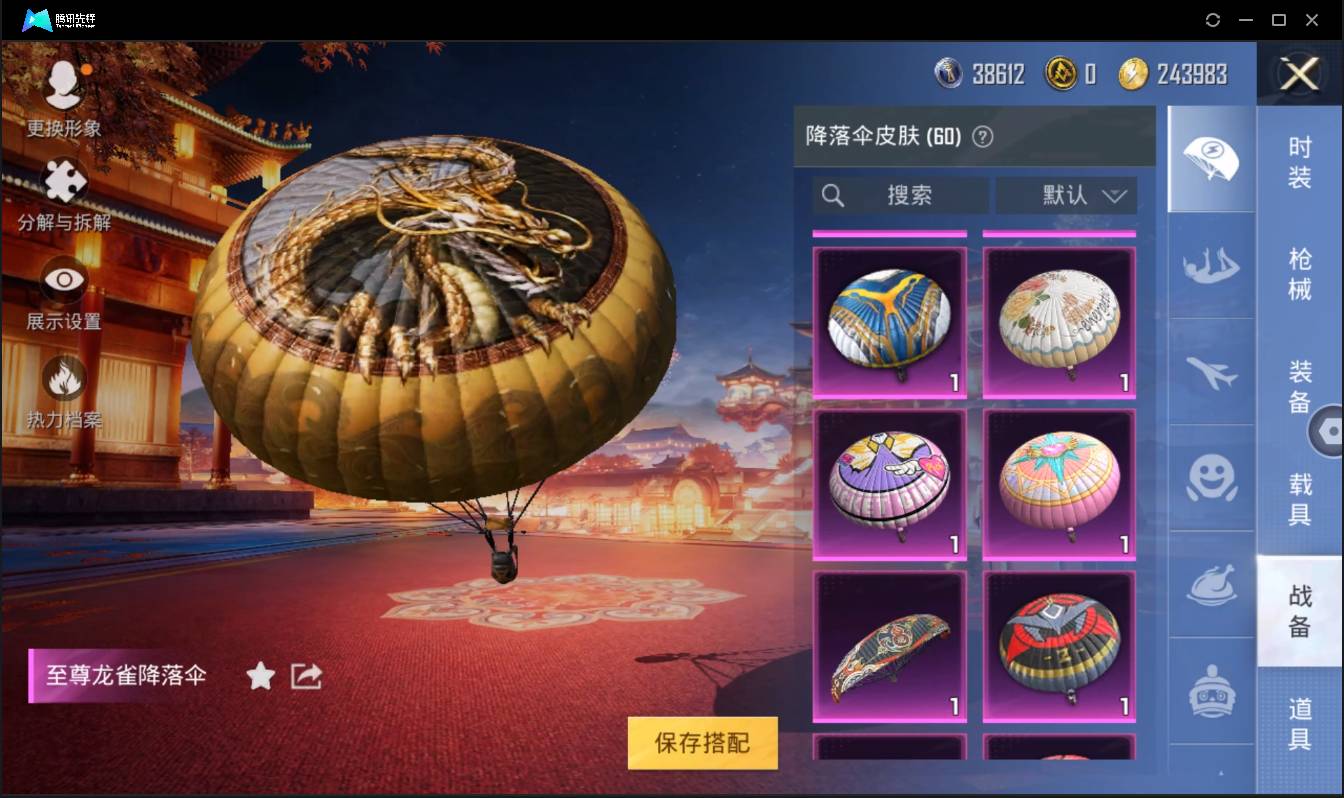This screenshot has width=1344, height=798.
Task: Open the airplane finish category icon
Action: (x=1211, y=375)
